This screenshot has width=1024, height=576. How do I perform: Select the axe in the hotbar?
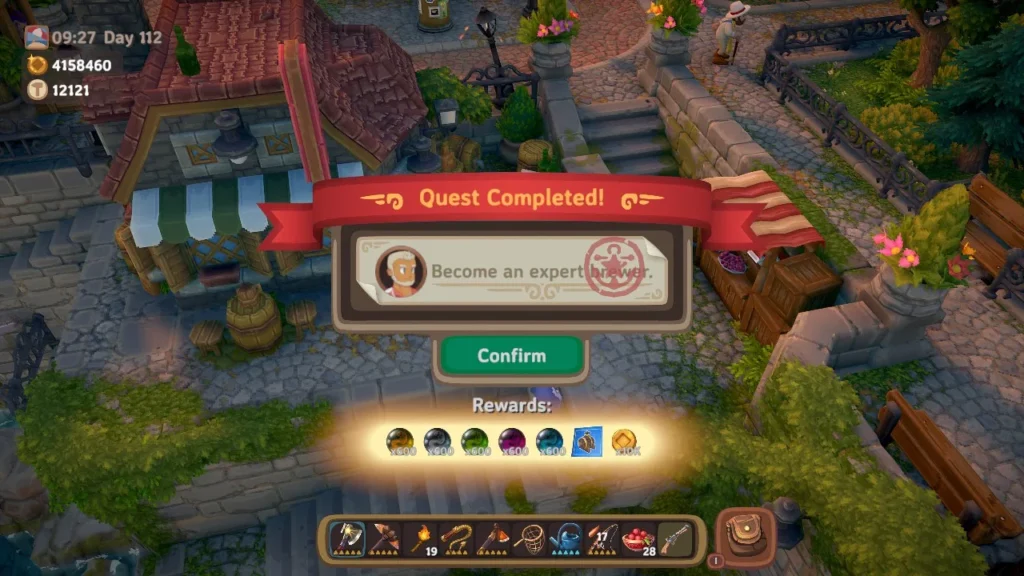click(346, 538)
